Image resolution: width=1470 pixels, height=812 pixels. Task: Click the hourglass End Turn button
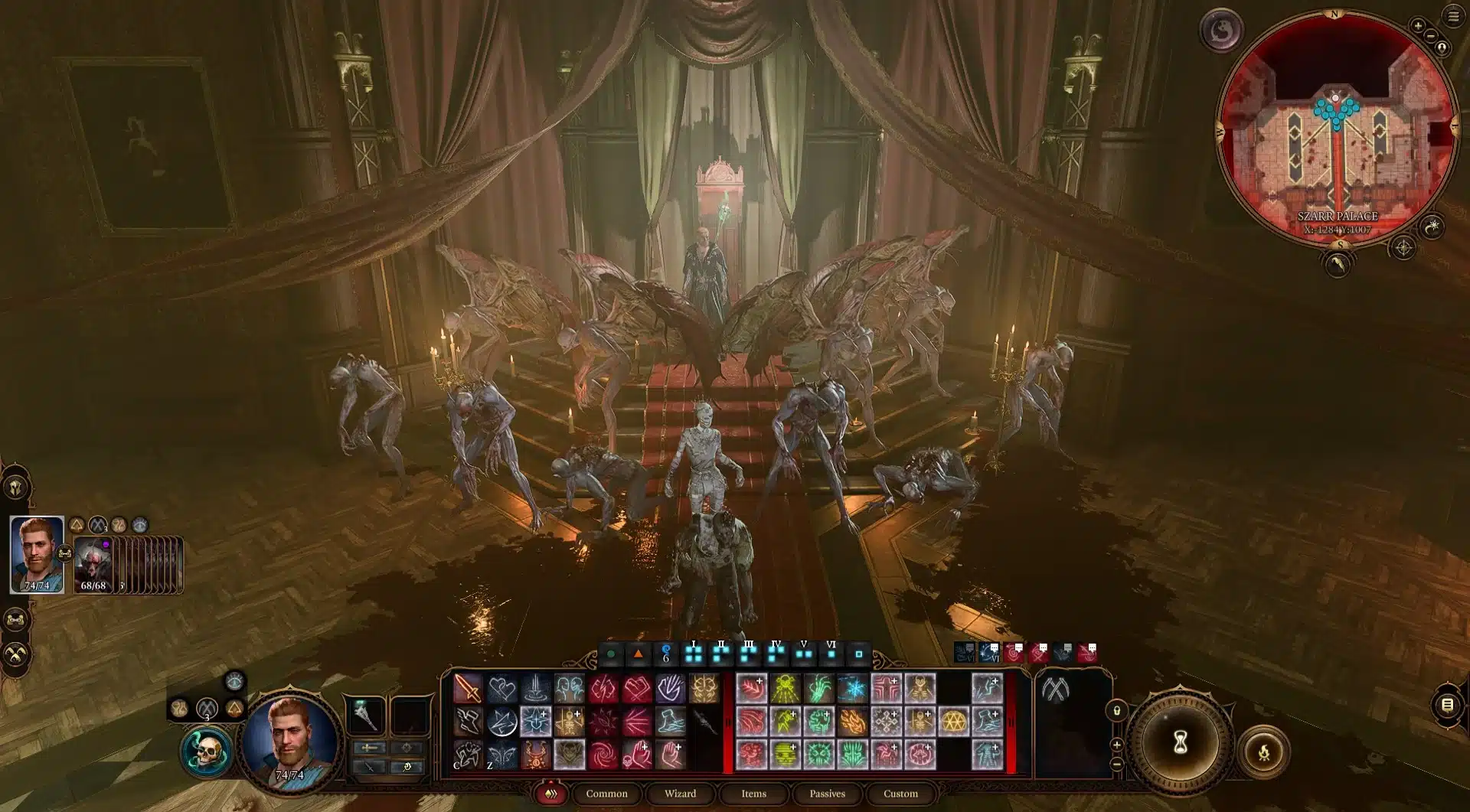pyautogui.click(x=1180, y=741)
